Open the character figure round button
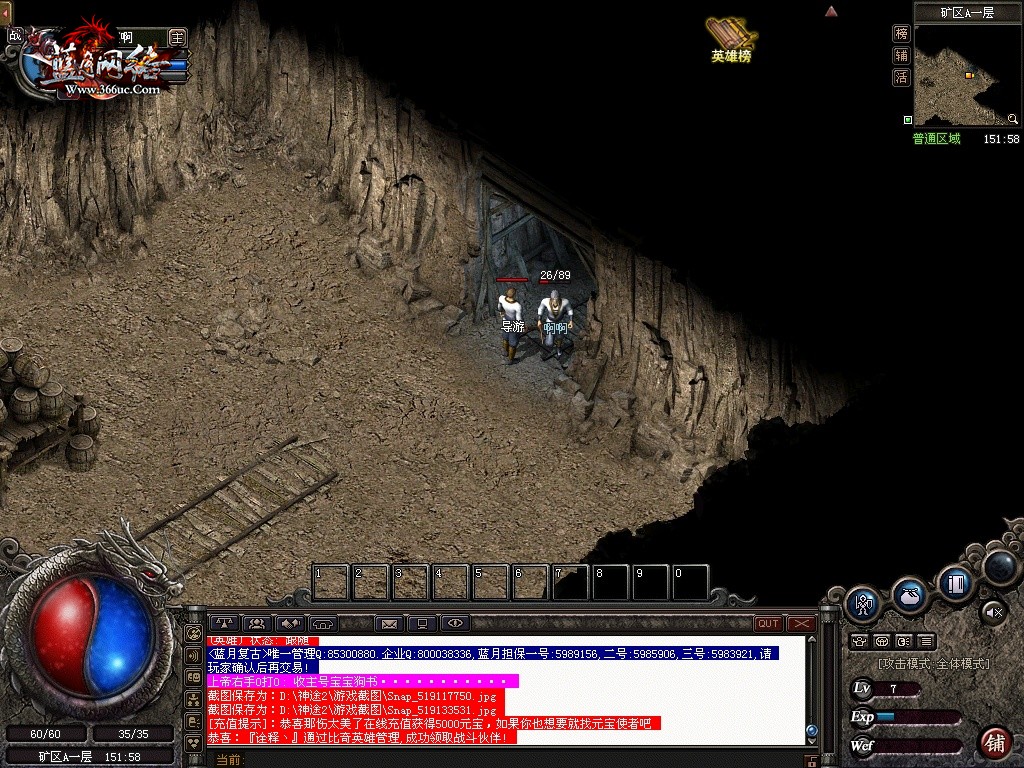Image resolution: width=1024 pixels, height=768 pixels. (x=862, y=603)
